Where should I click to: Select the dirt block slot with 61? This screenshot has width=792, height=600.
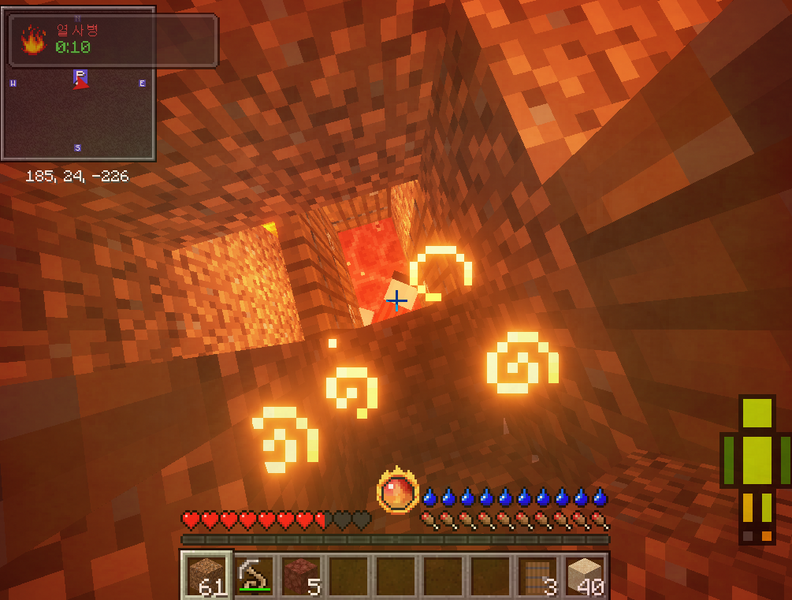point(207,576)
